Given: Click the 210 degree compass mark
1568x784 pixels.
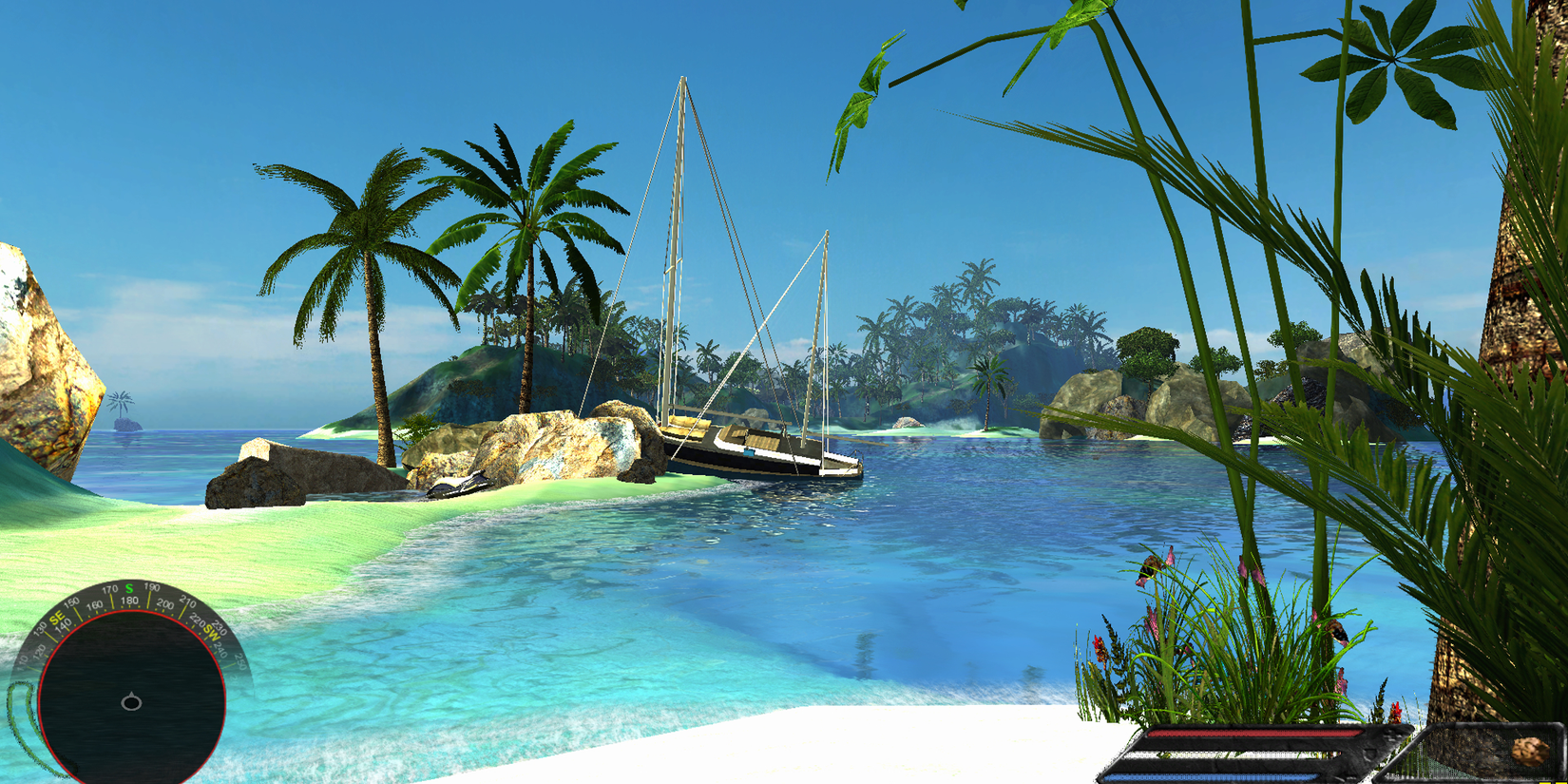Looking at the screenshot, I should click(x=189, y=602).
